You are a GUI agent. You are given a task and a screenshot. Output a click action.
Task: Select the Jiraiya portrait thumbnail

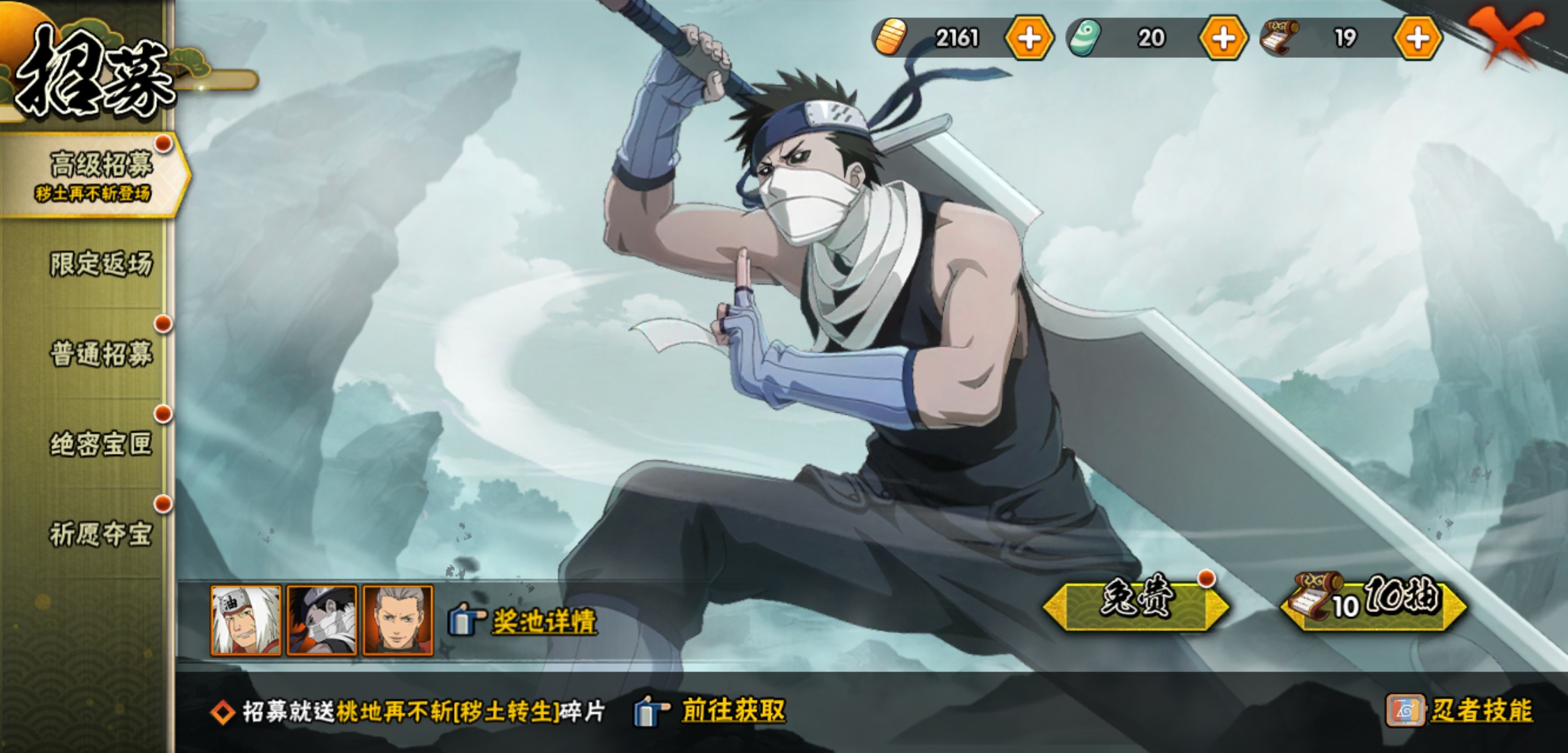246,621
